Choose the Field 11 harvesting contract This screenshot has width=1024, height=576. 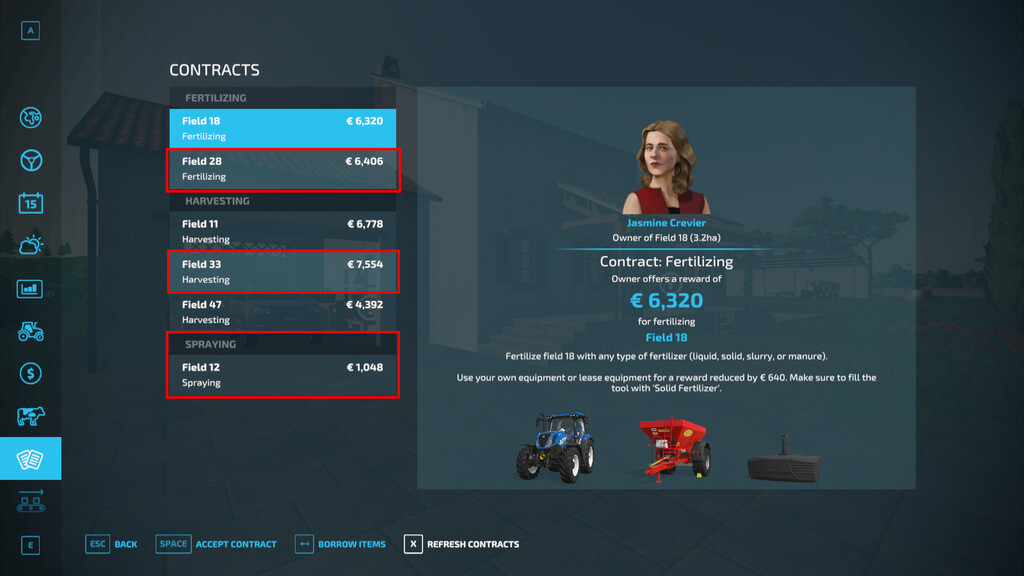tap(282, 231)
